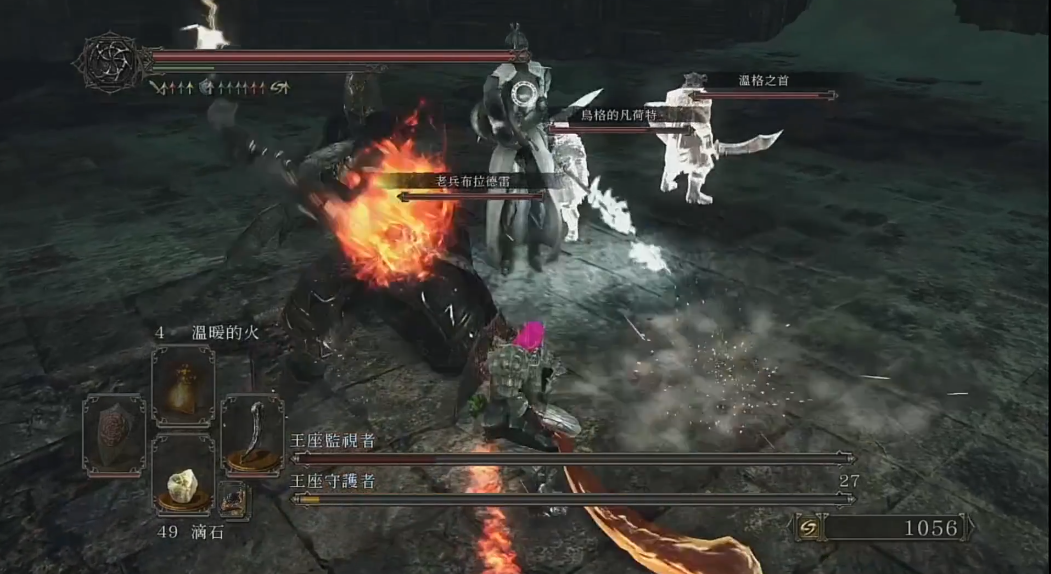Select the small secondary weapon slot
Image resolution: width=1051 pixels, height=574 pixels.
click(x=235, y=499)
